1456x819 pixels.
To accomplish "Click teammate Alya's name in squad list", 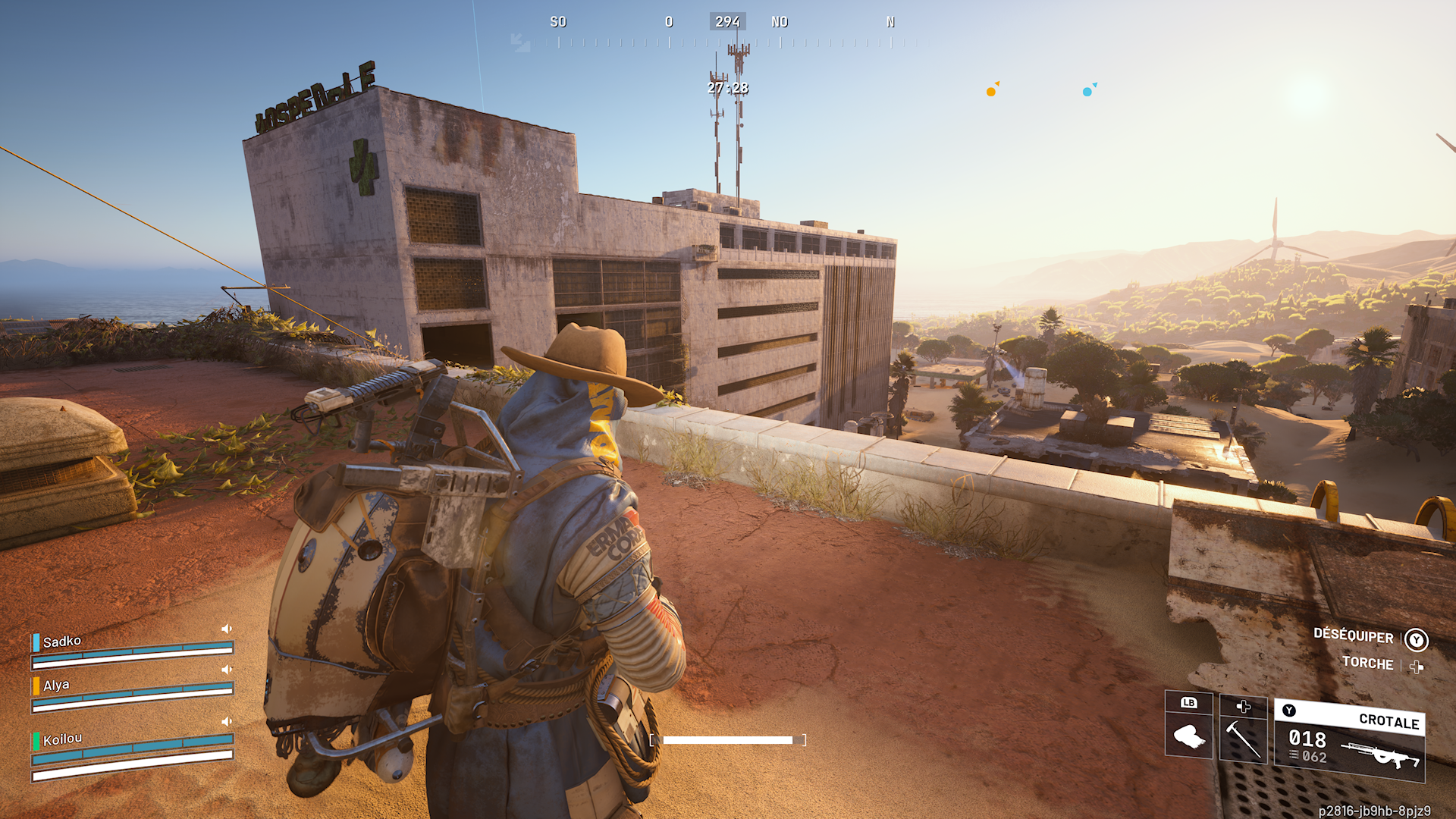I will [56, 686].
